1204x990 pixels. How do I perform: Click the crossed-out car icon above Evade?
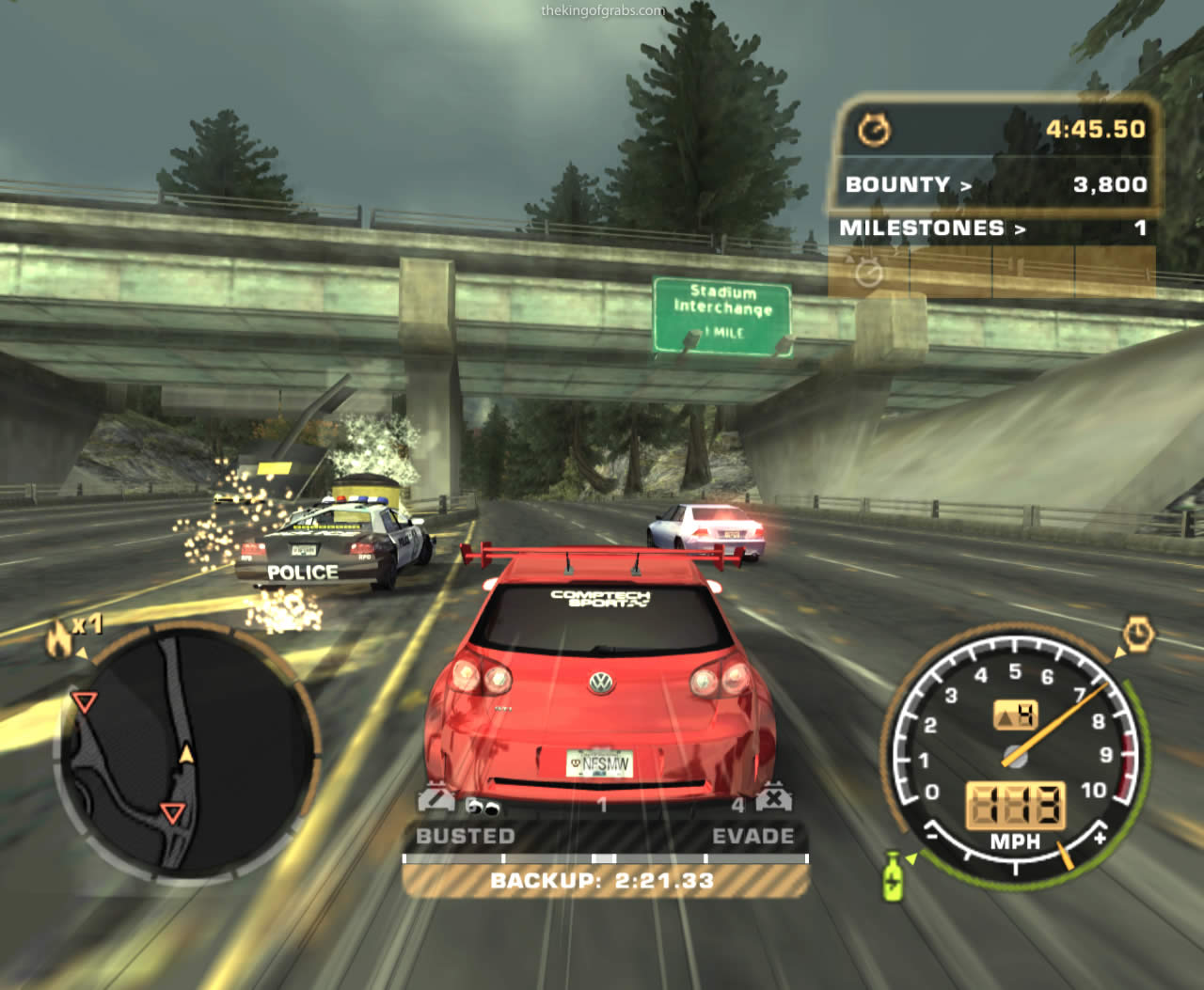click(772, 798)
